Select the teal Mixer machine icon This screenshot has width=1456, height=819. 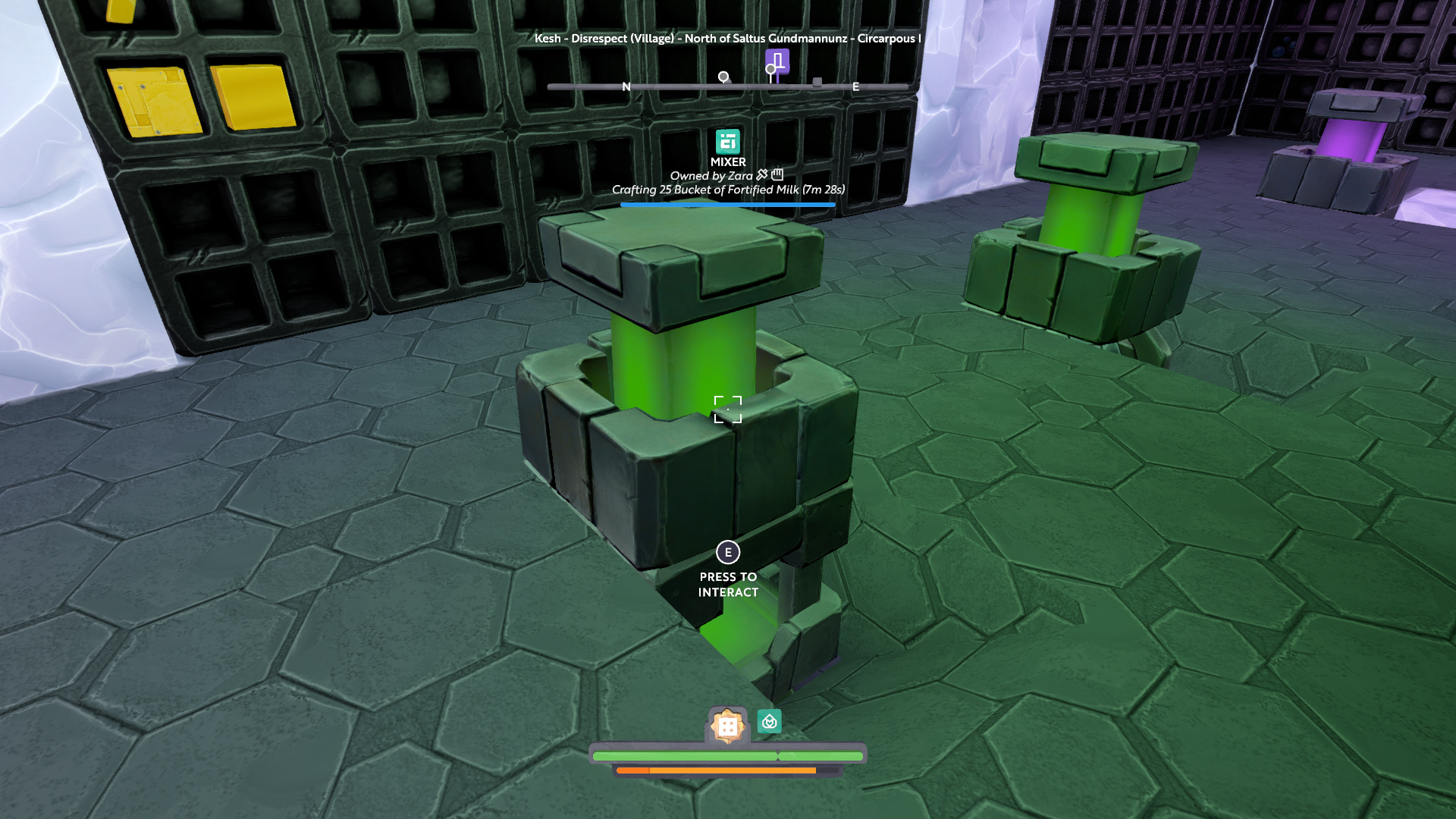728,142
